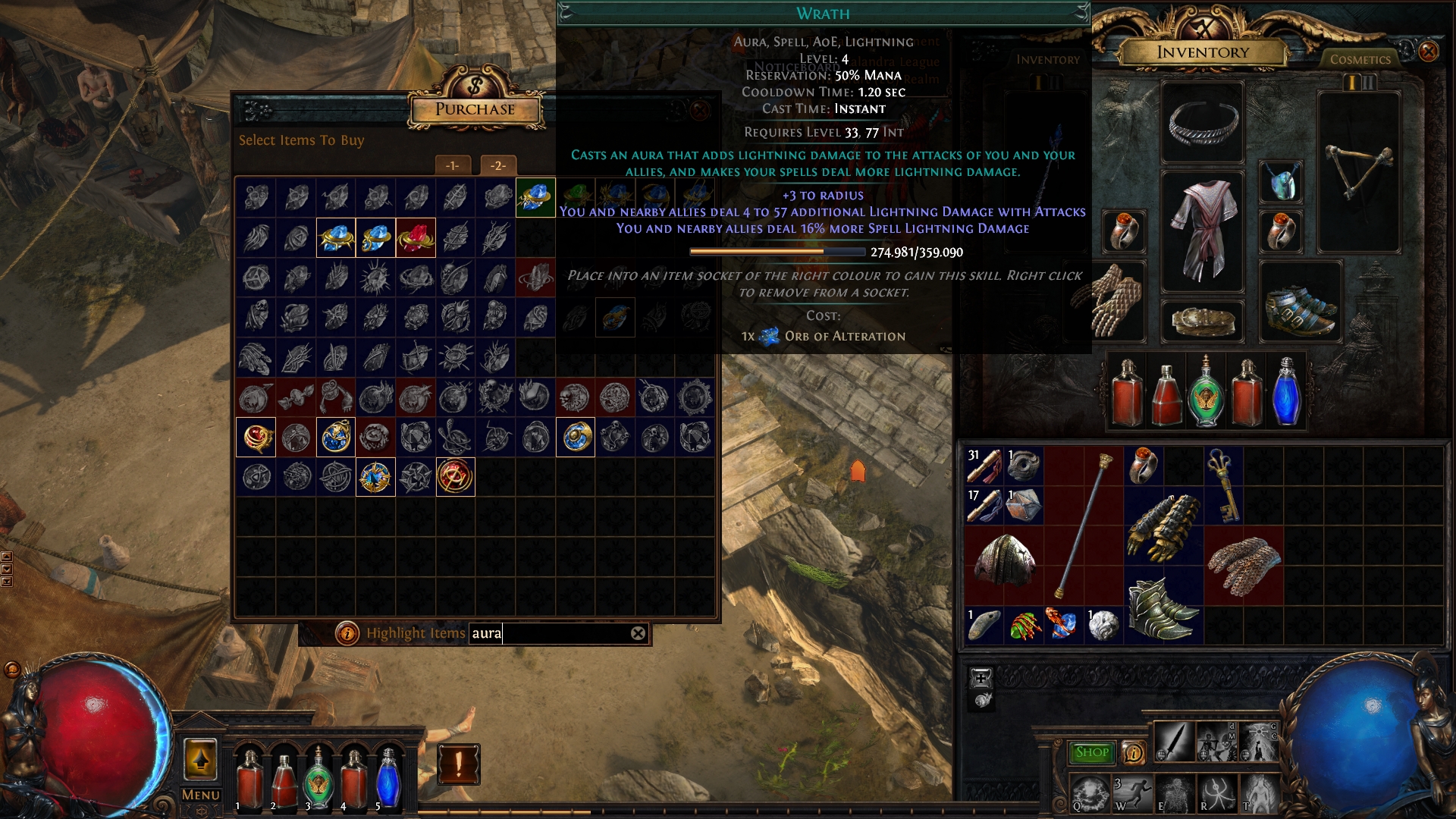Click the exclamation notification icon

[458, 764]
